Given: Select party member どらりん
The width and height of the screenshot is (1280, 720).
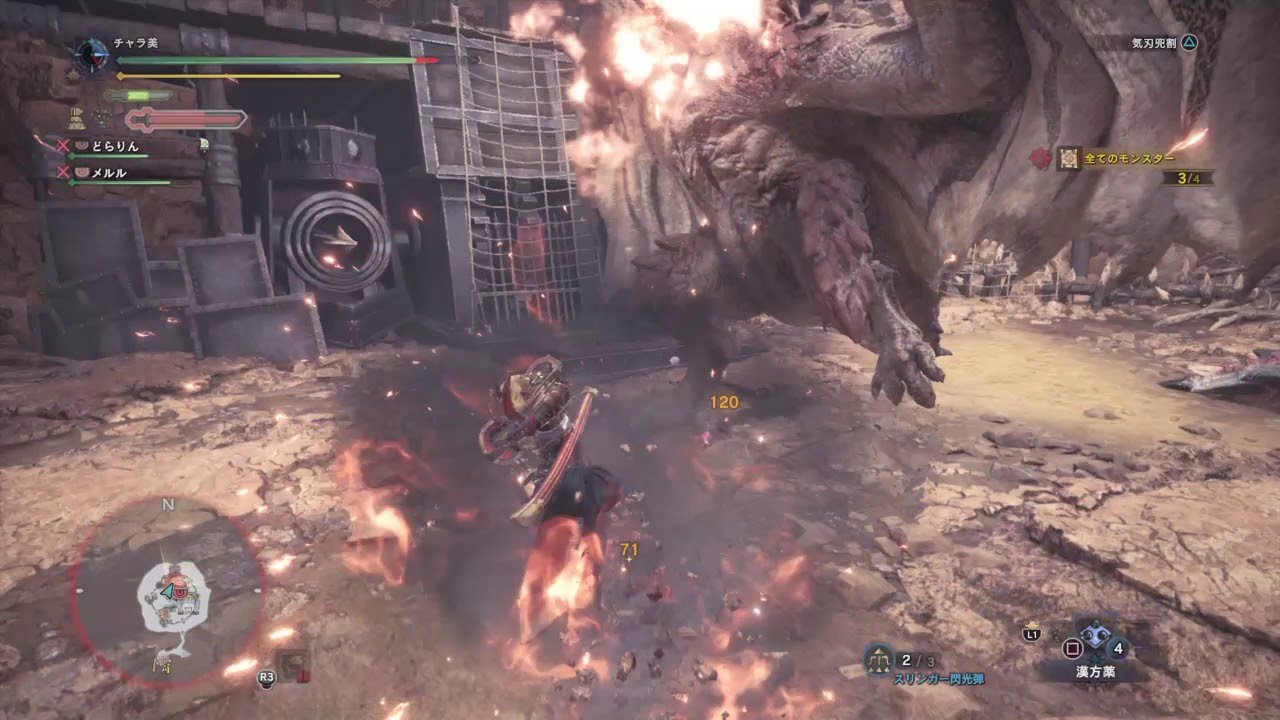Looking at the screenshot, I should [114, 146].
